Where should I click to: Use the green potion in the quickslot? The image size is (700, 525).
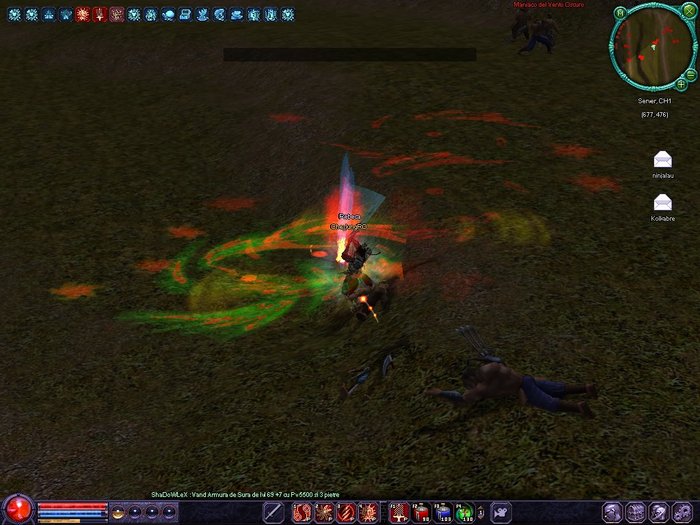[x=464, y=512]
